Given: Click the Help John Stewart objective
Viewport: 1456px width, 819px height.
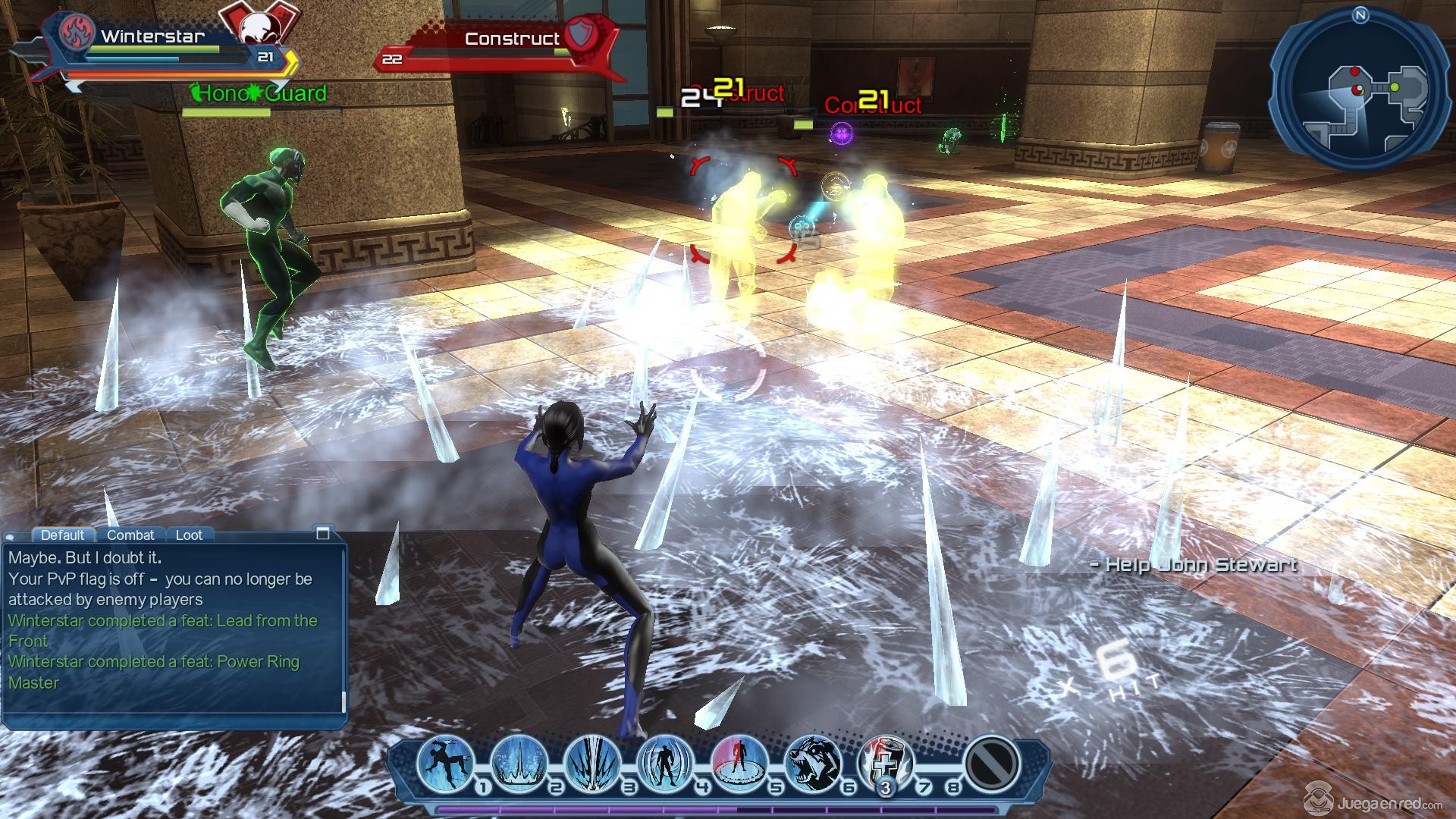Looking at the screenshot, I should click(1194, 564).
